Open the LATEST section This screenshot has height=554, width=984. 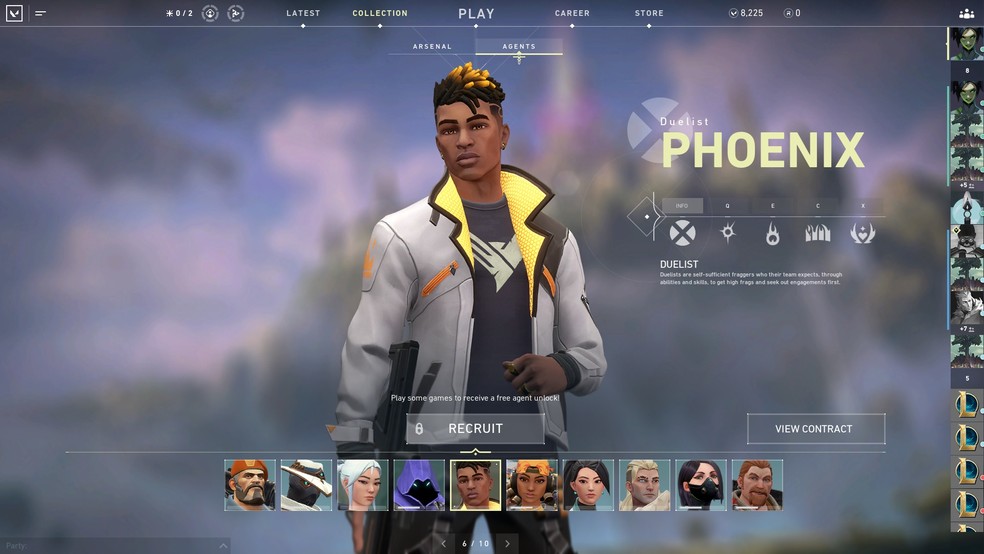coord(303,14)
